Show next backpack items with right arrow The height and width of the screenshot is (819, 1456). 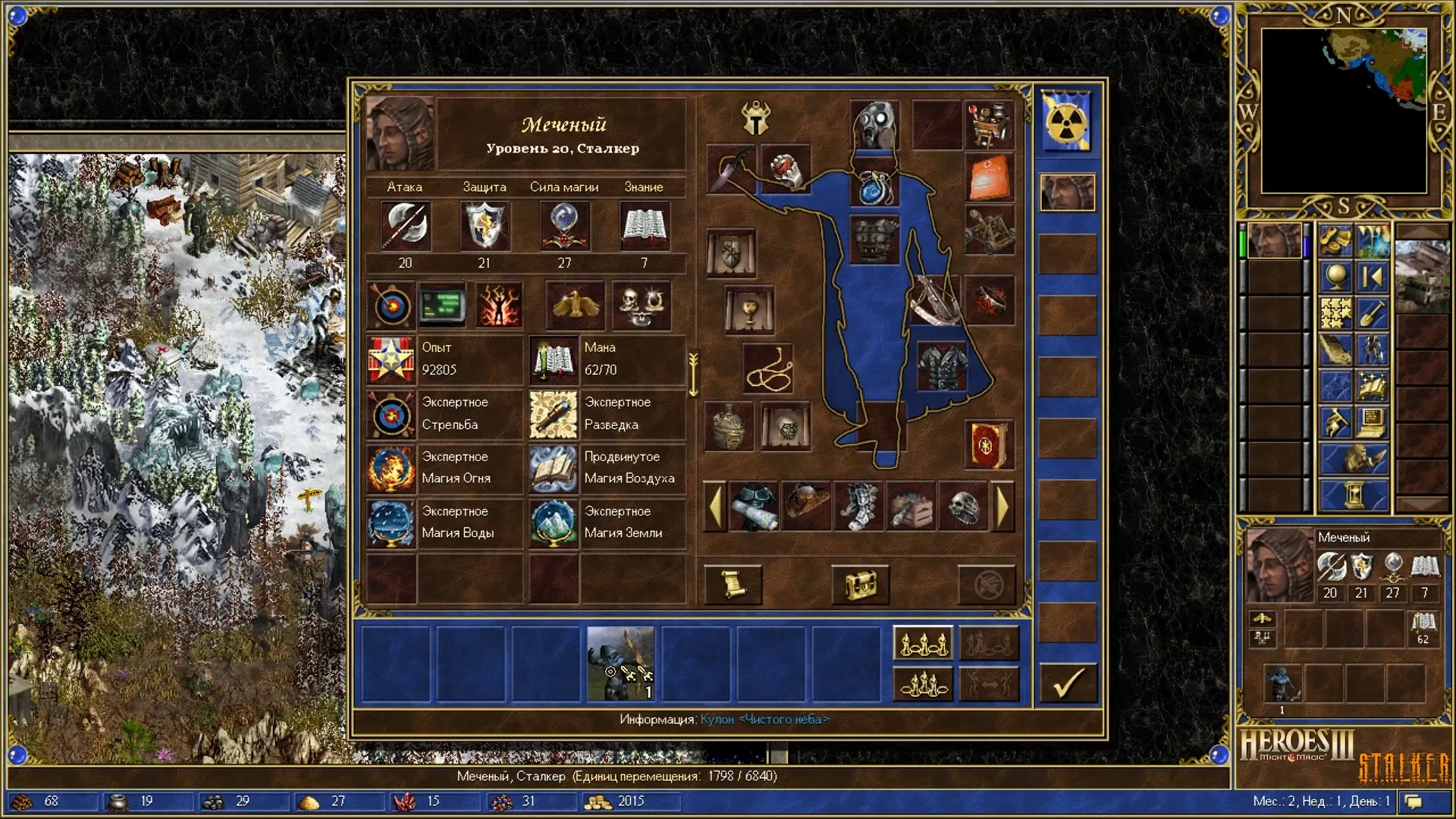pyautogui.click(x=1003, y=507)
